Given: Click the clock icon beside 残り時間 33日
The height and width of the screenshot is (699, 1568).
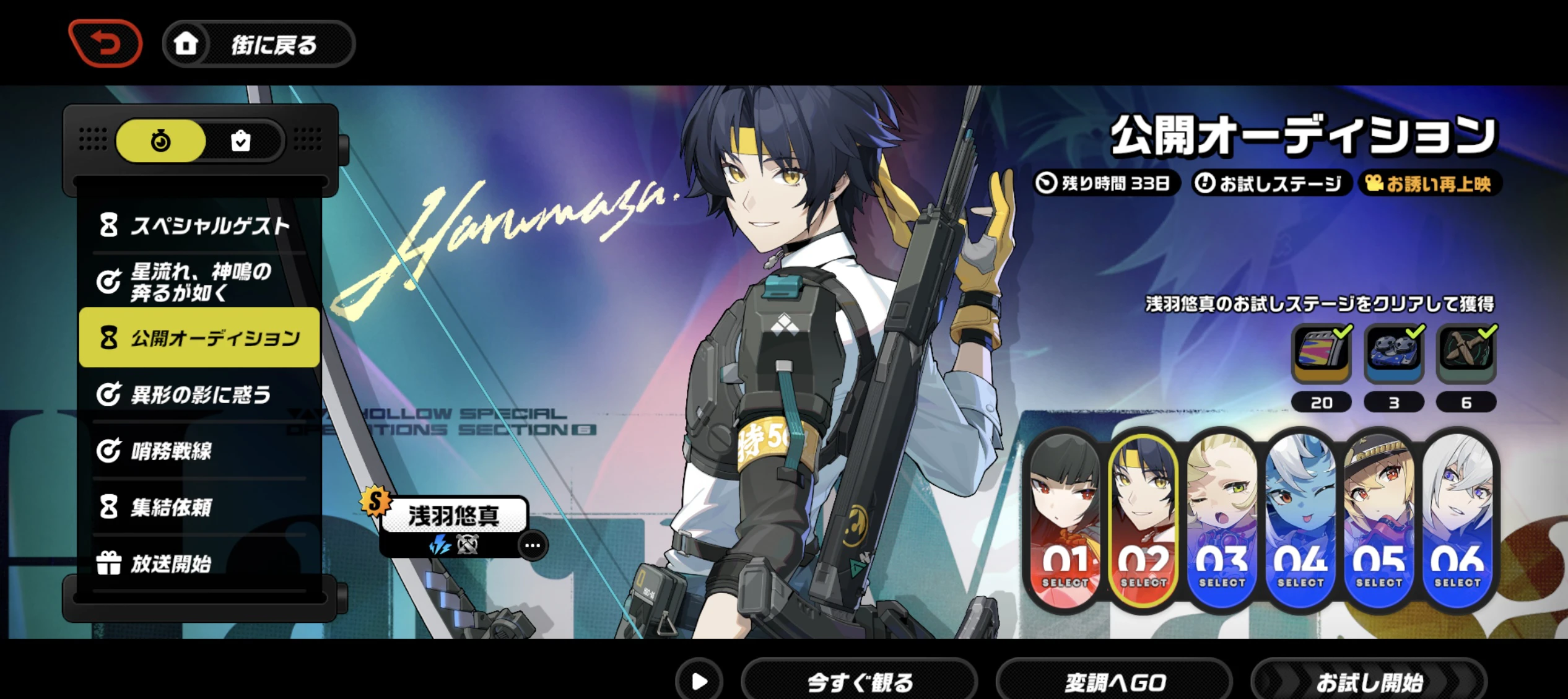Looking at the screenshot, I should [1047, 183].
